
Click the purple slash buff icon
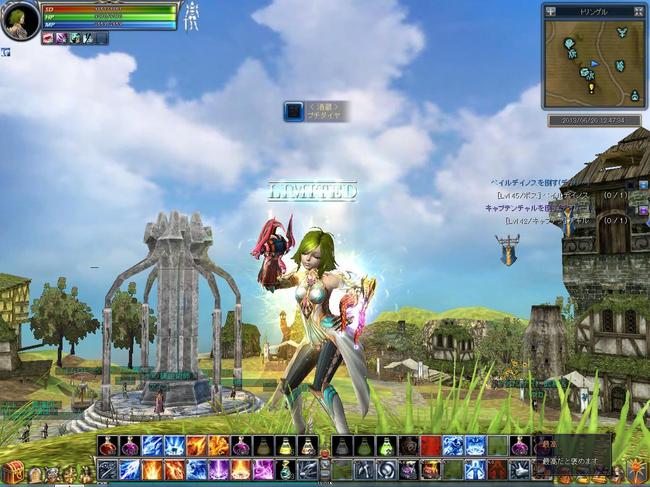coord(61,38)
